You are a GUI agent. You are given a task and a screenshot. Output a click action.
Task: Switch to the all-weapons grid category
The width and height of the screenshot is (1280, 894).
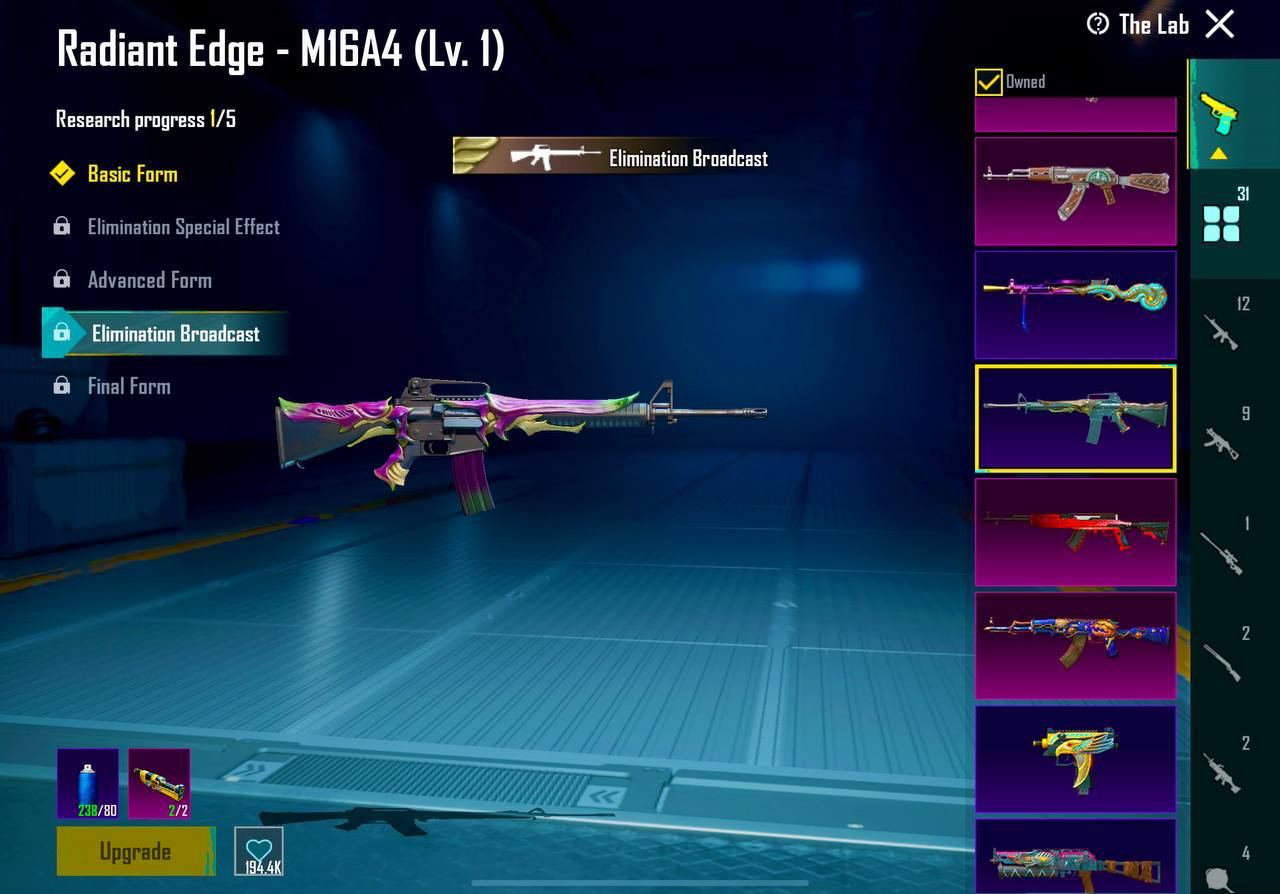tap(1221, 223)
